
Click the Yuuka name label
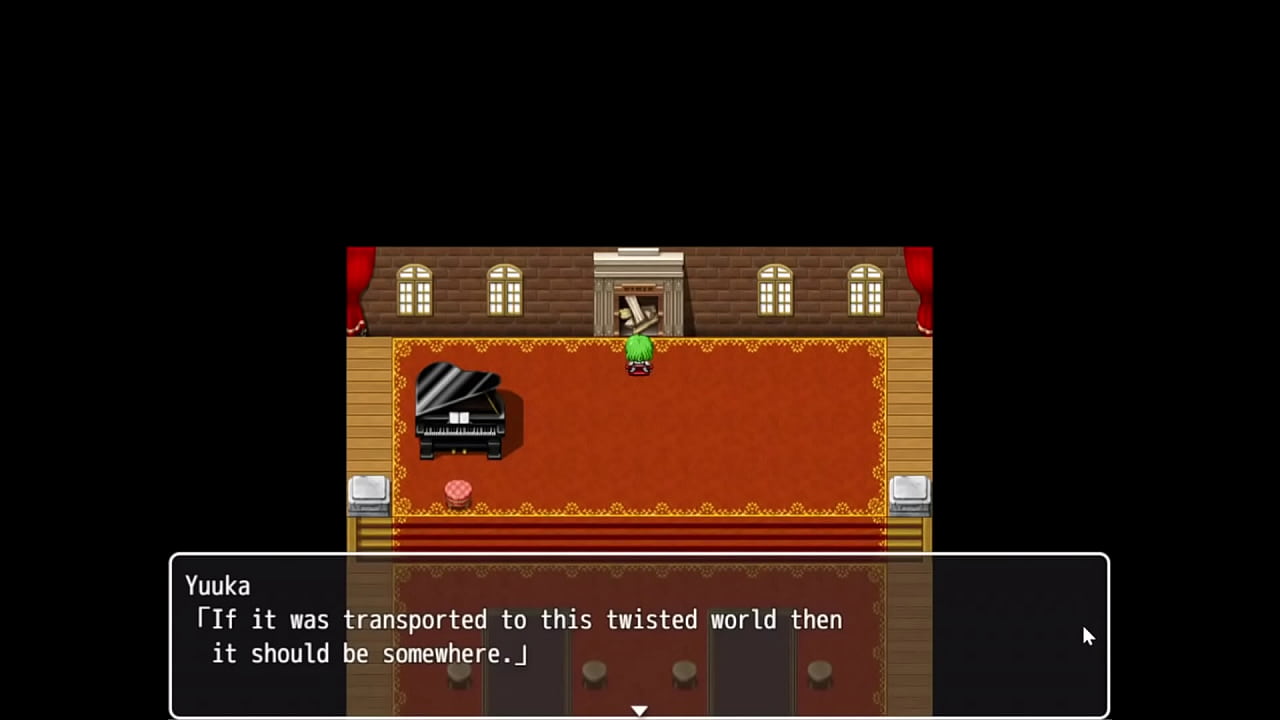click(217, 586)
